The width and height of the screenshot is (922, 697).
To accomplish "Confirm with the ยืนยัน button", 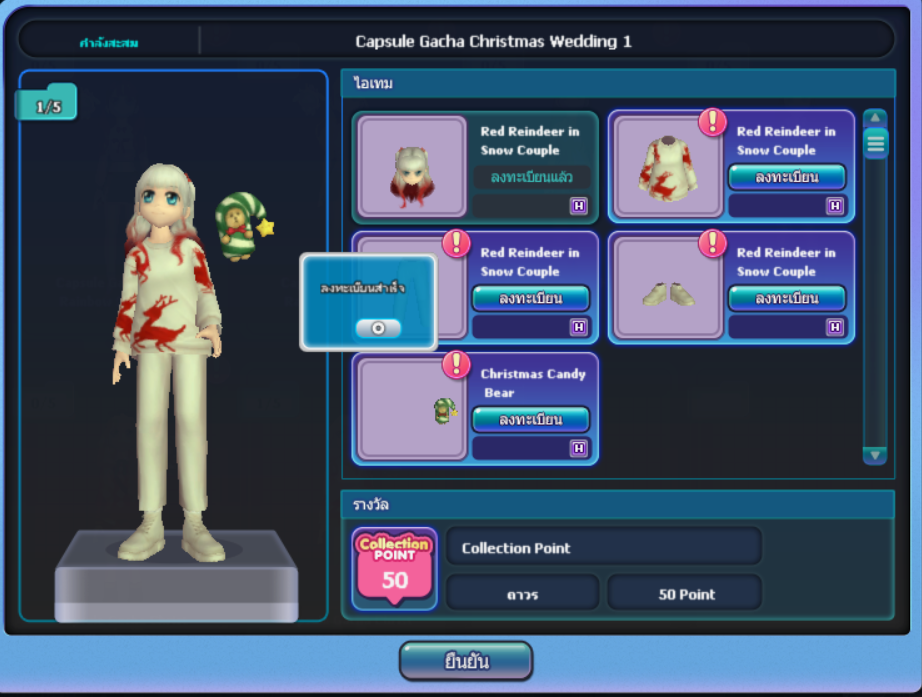I will pos(465,661).
